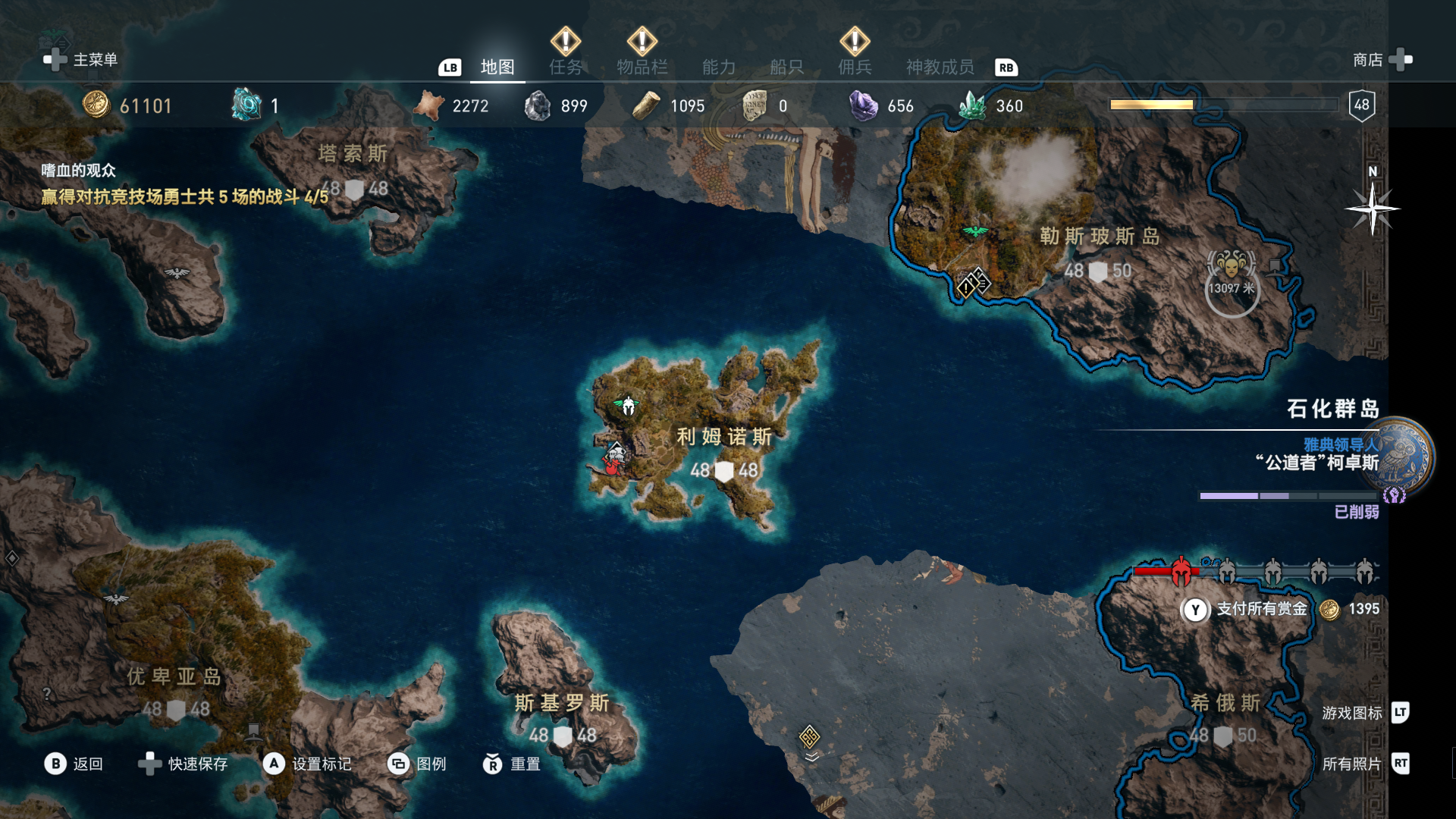1456x819 pixels.
Task: Select the Medusa quest marker on Lesbos
Action: (1231, 267)
